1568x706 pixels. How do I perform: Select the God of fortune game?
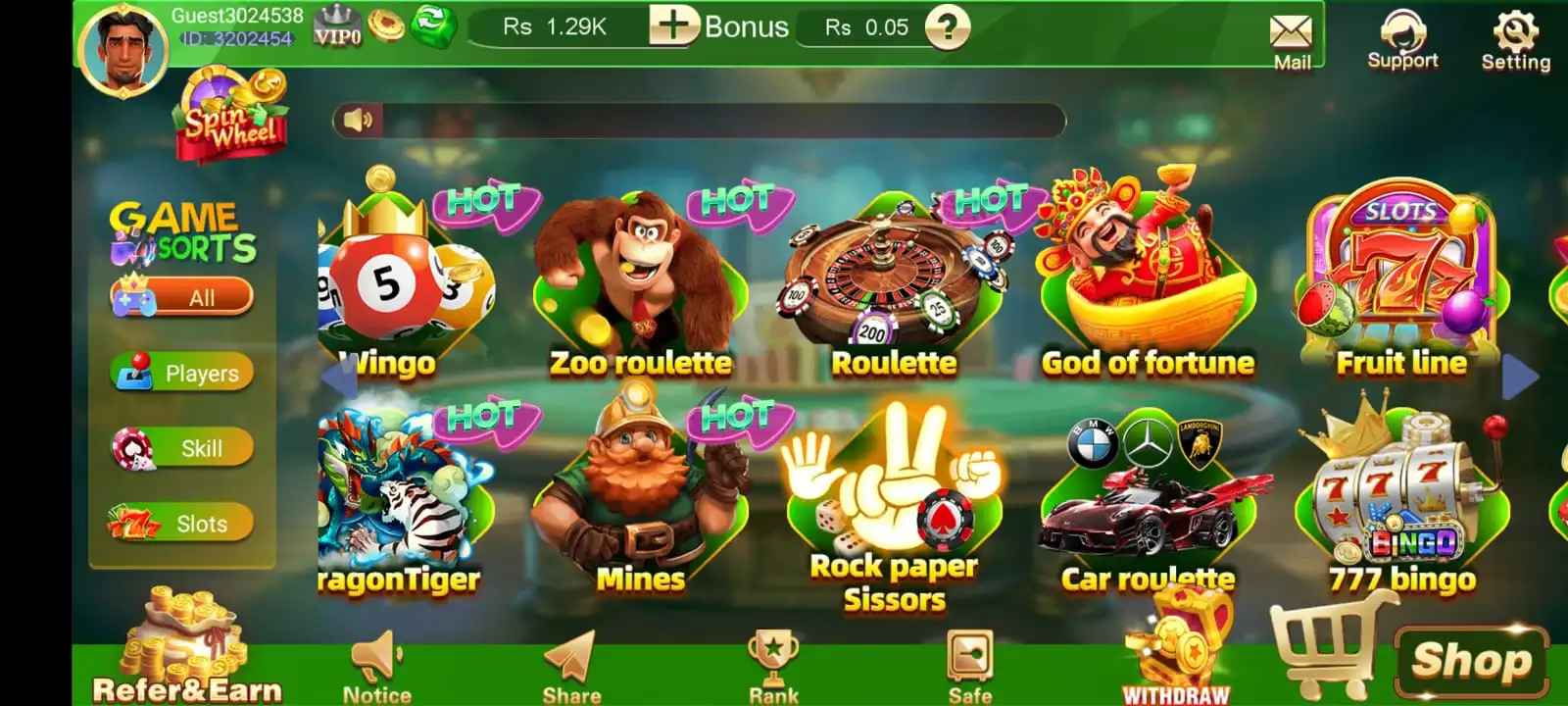click(1147, 284)
